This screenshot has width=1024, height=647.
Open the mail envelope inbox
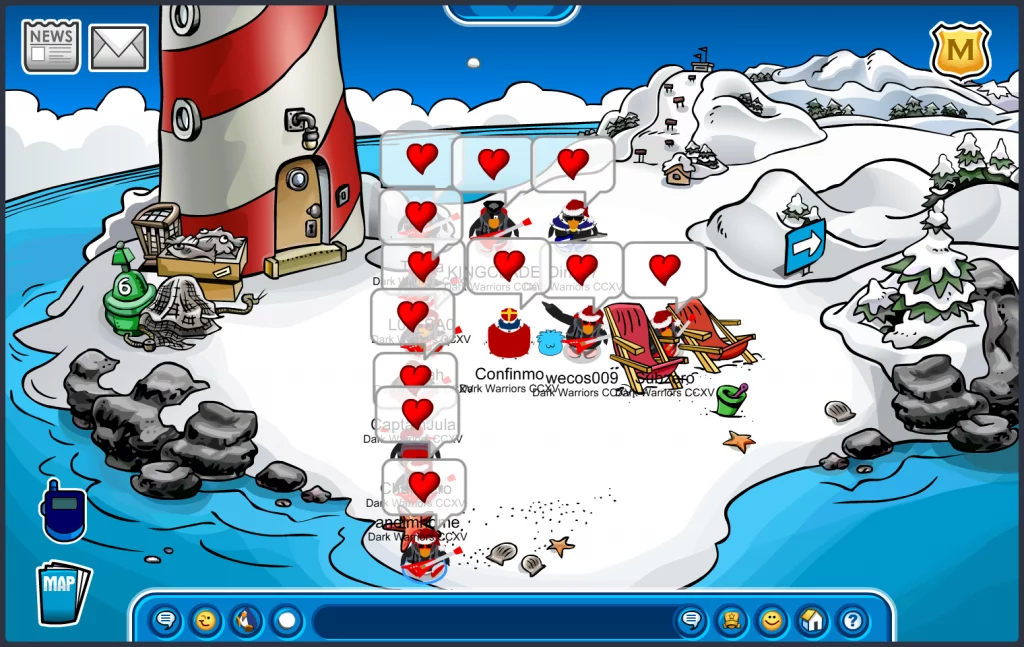click(x=119, y=47)
